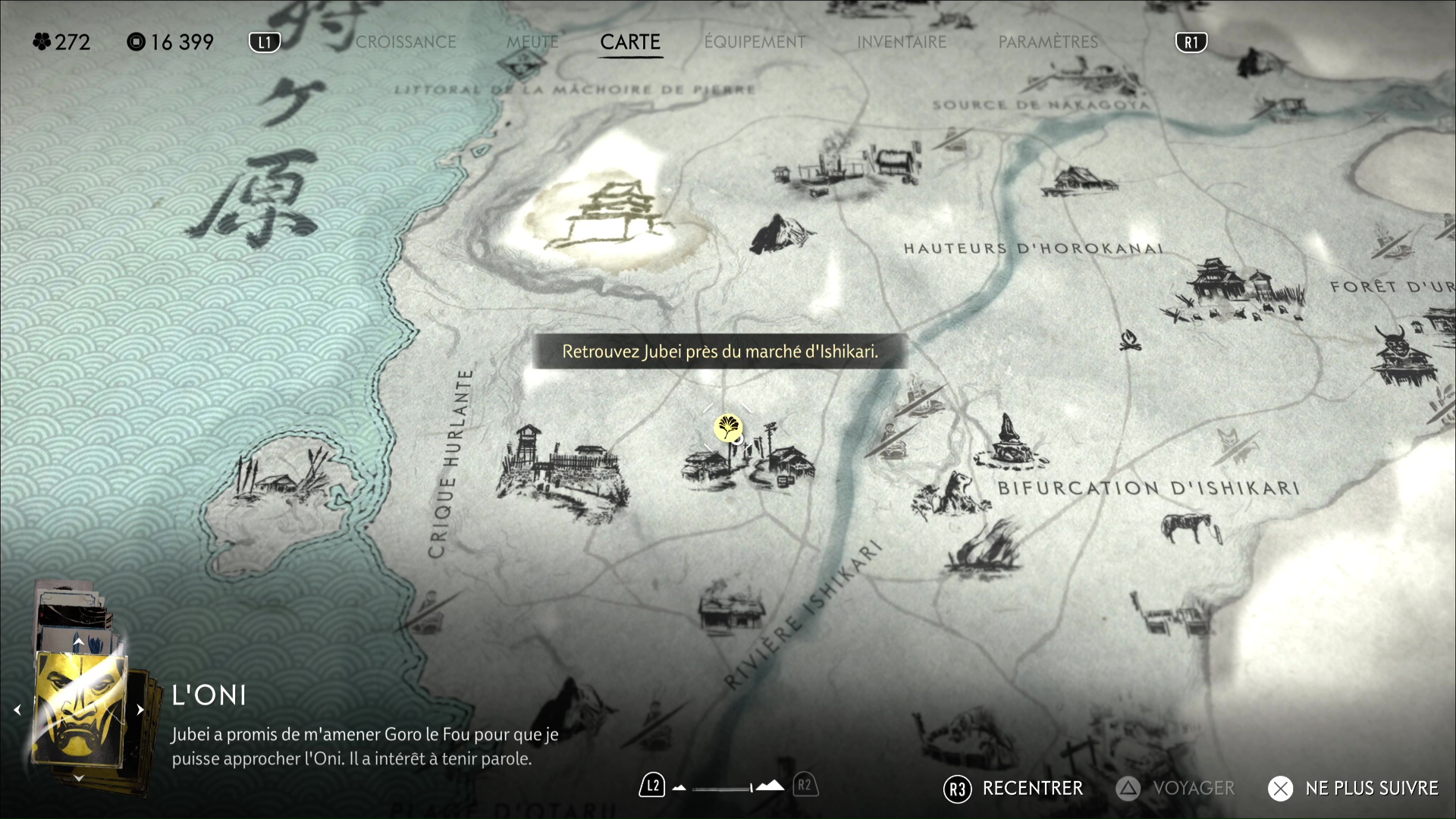Show the previous quest card with left arrow
This screenshot has height=819, width=1456.
(x=17, y=710)
